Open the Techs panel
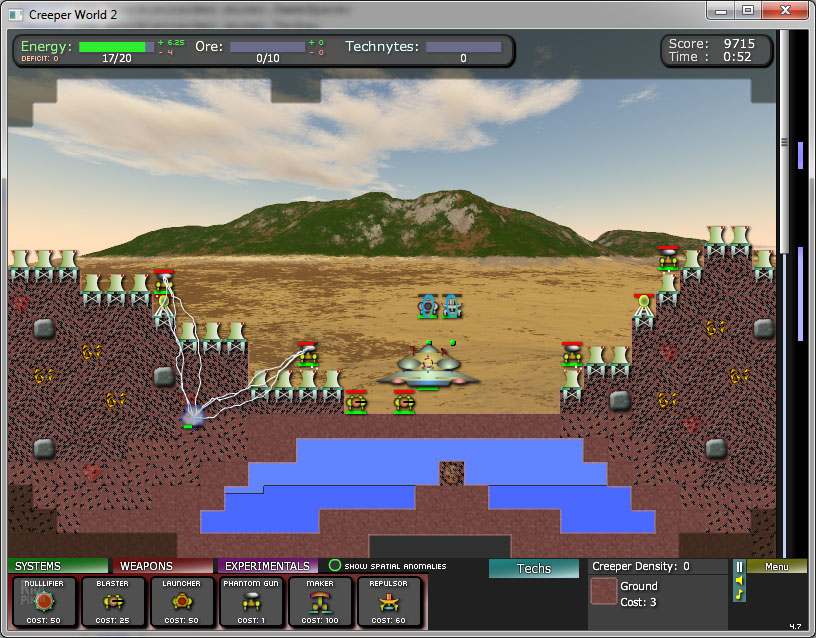The width and height of the screenshot is (816, 638). click(x=534, y=568)
